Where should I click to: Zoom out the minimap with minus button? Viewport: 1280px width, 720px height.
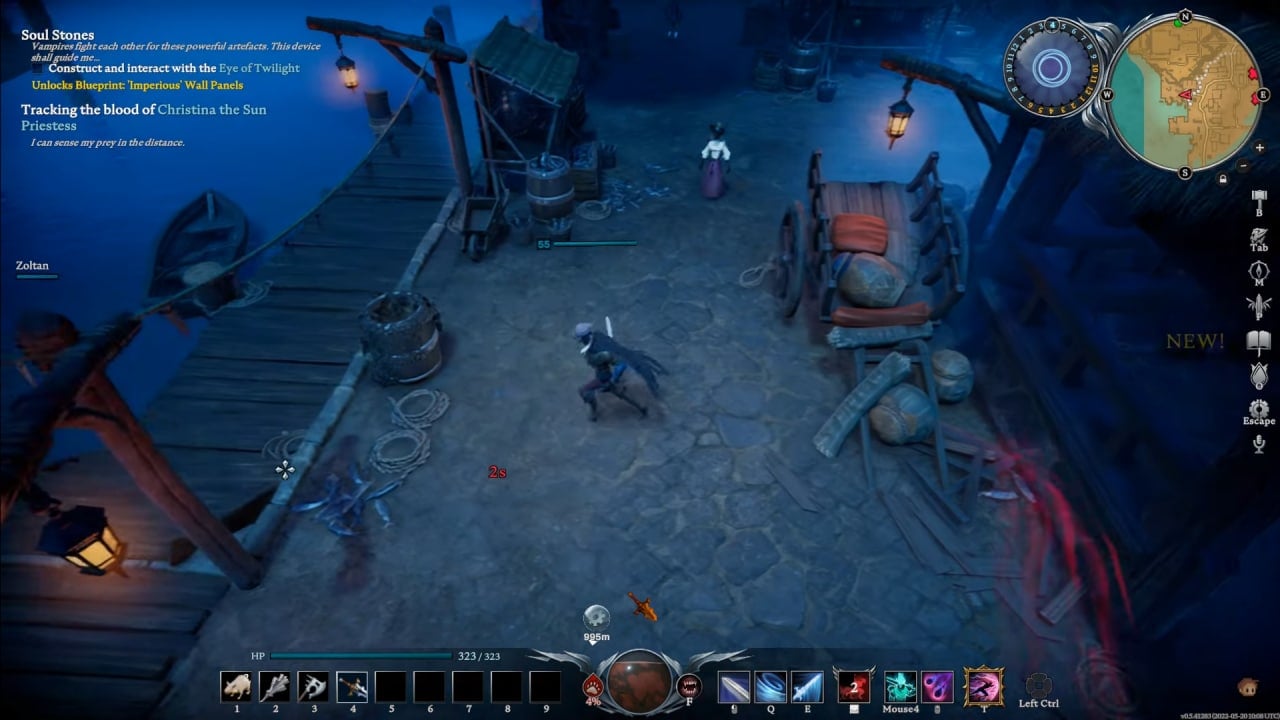coord(1243,165)
